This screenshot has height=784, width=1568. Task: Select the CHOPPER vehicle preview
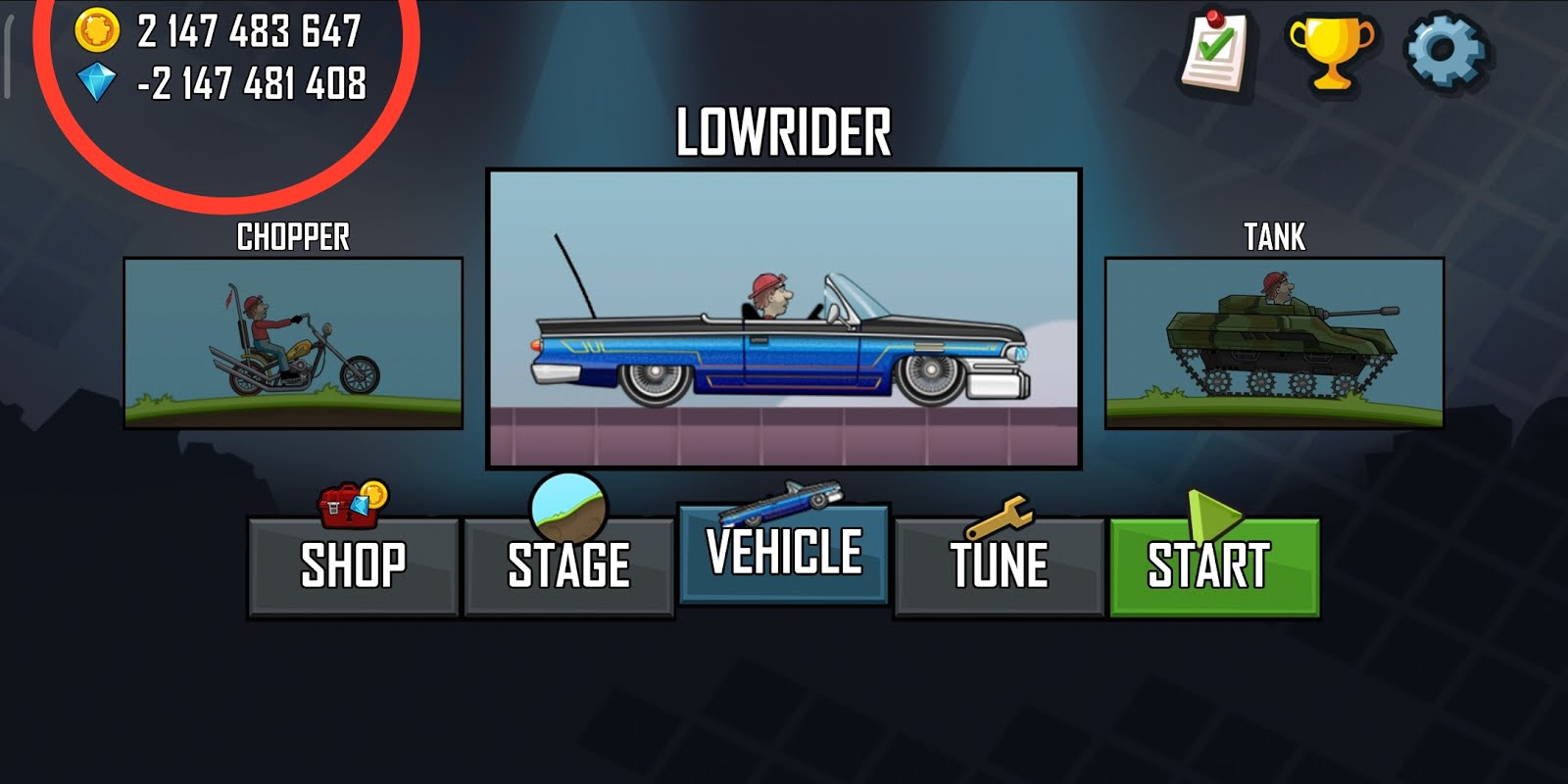click(x=292, y=344)
